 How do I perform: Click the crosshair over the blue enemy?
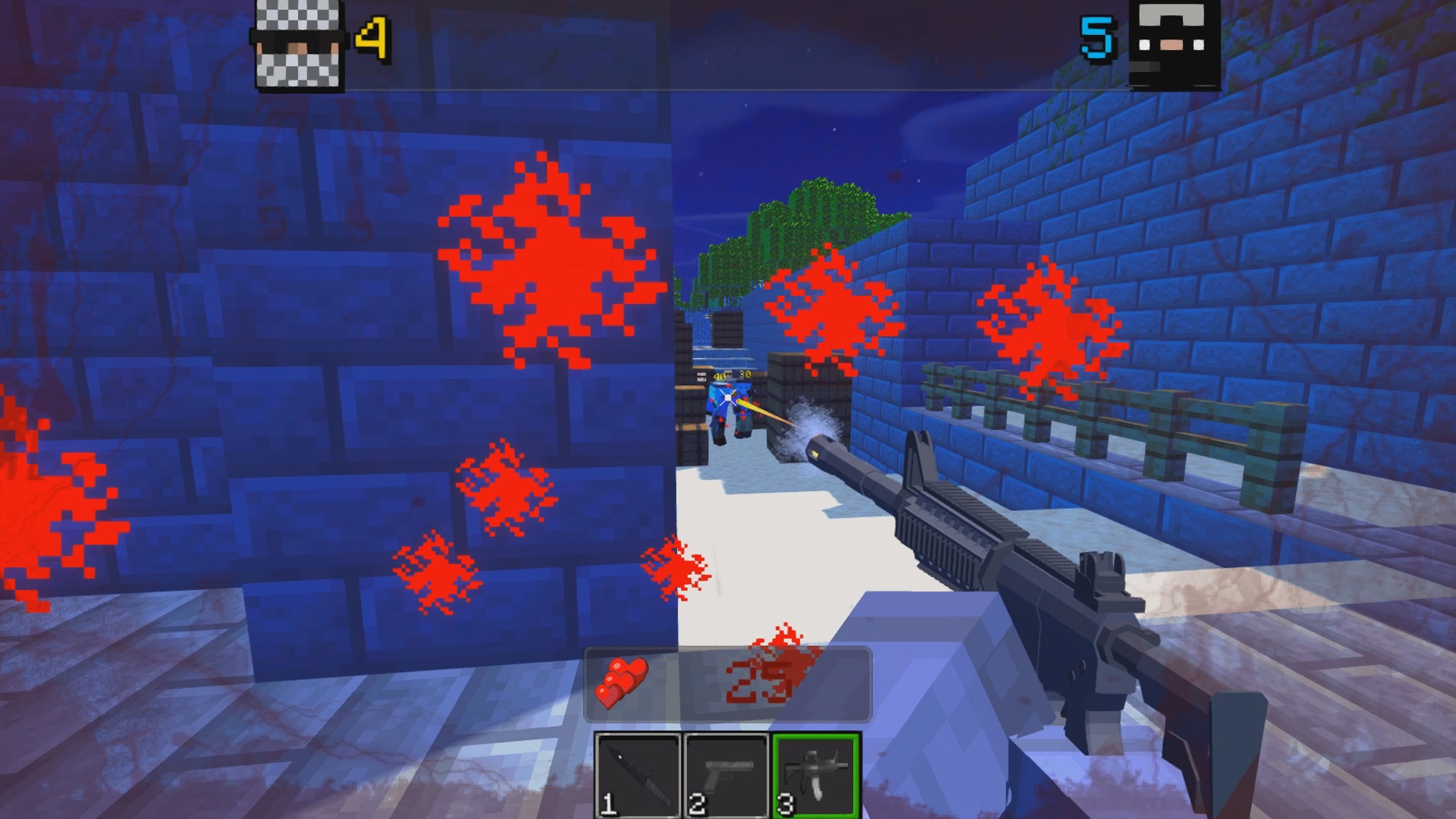tap(728, 396)
